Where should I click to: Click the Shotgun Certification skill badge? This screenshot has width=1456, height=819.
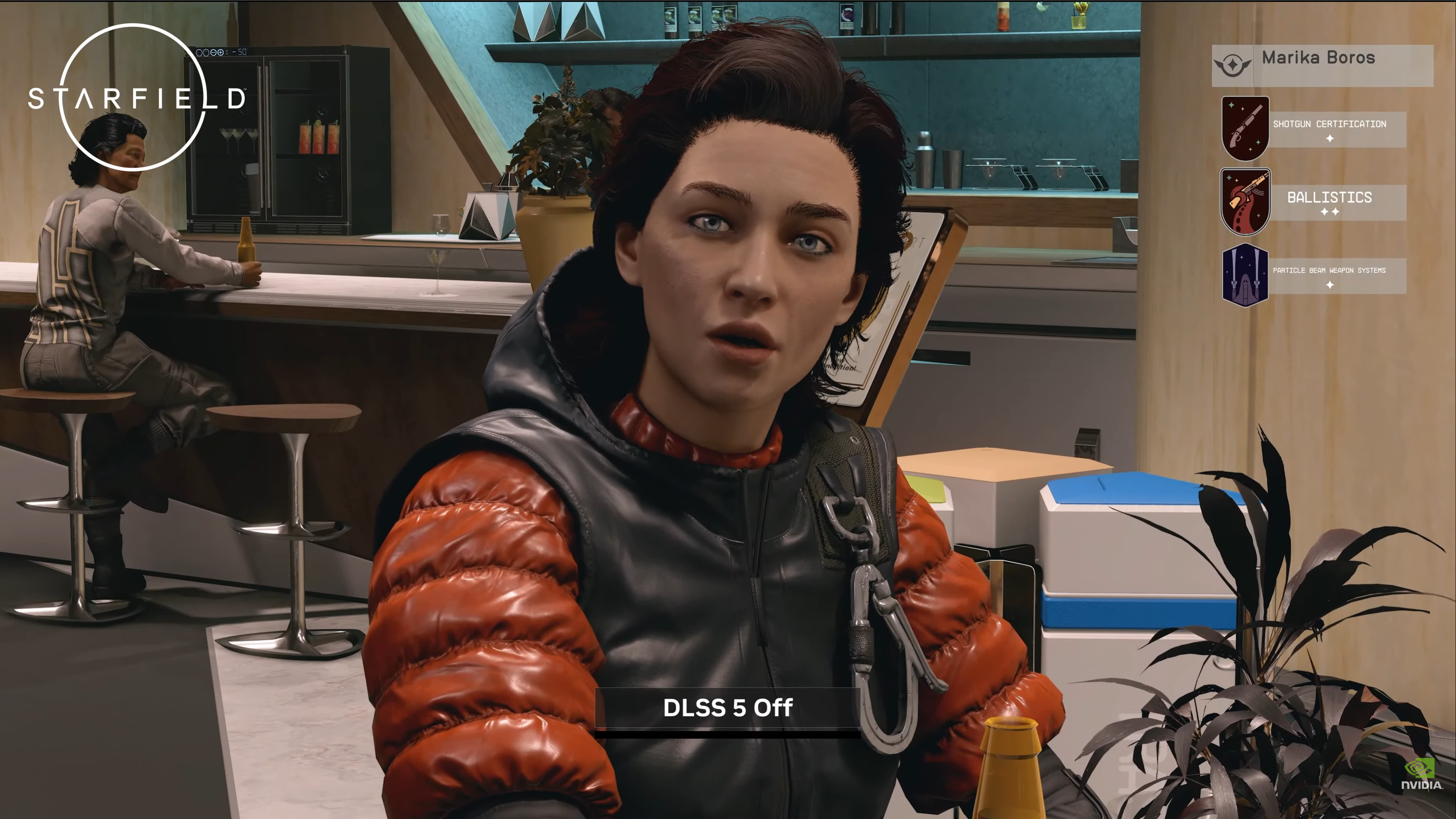(1244, 128)
